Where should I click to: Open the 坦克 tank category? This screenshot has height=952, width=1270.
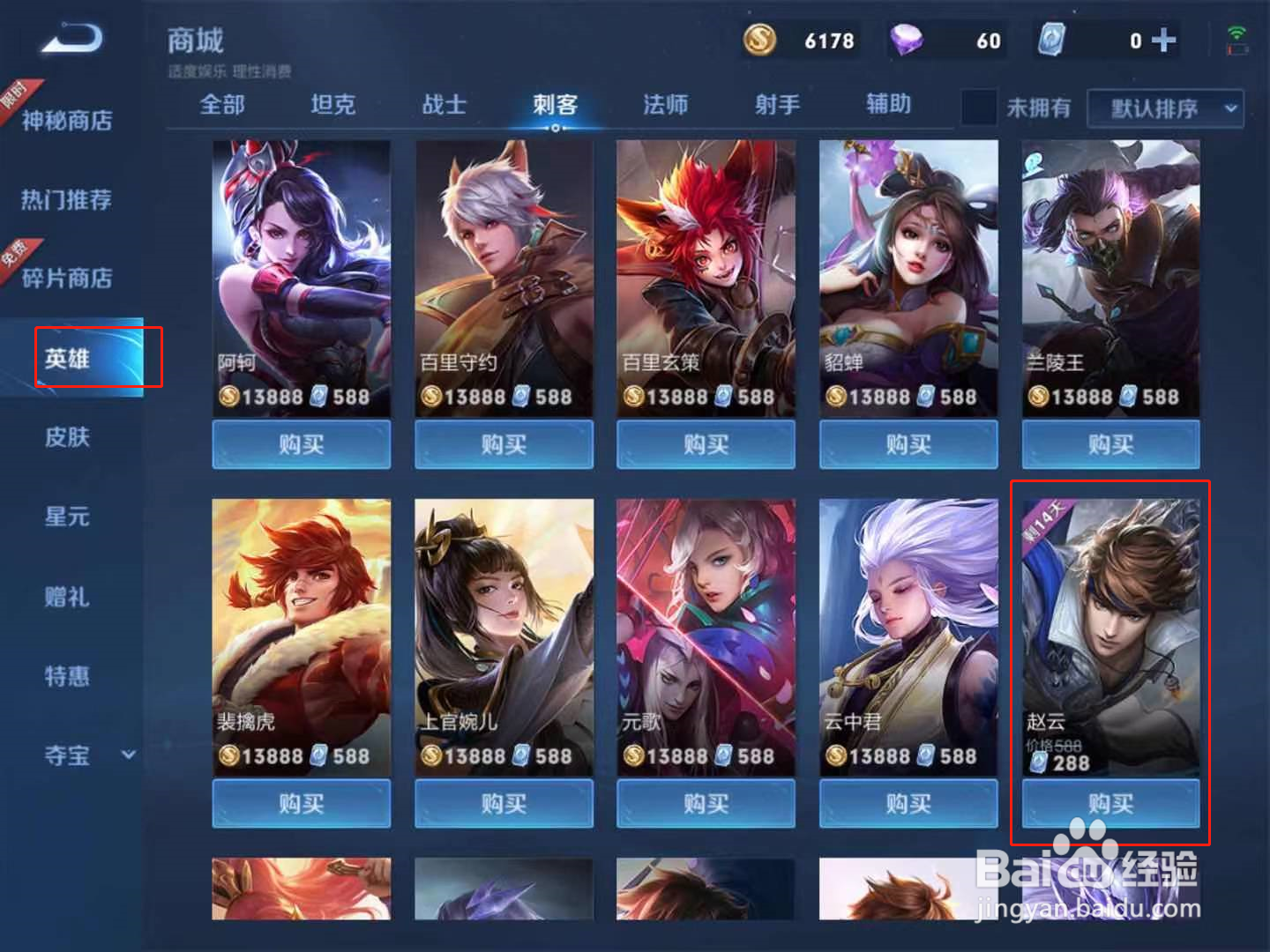(332, 106)
